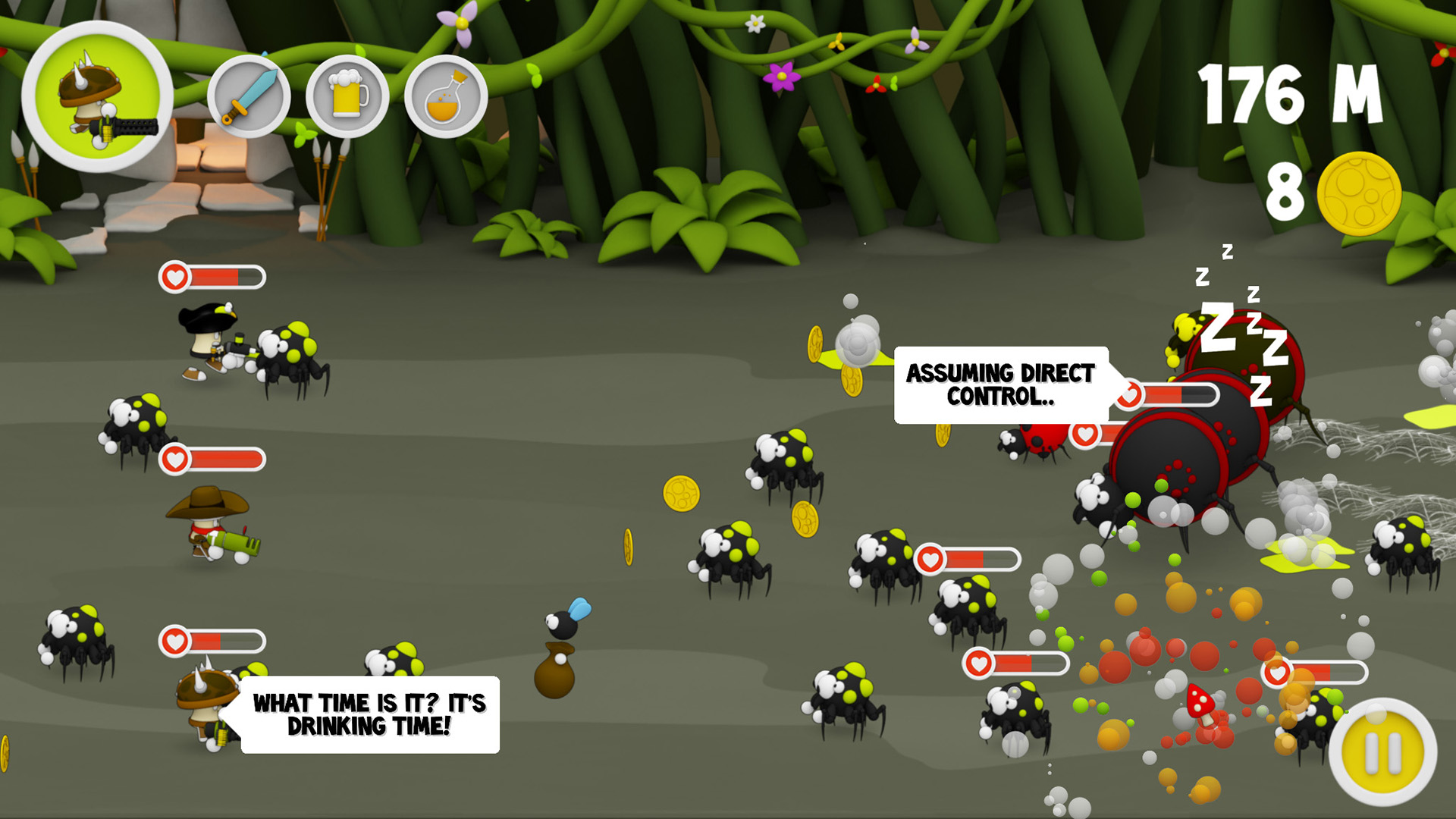Click the heart icon on the viking's health bar
This screenshot has width=1456, height=819.
[x=176, y=639]
